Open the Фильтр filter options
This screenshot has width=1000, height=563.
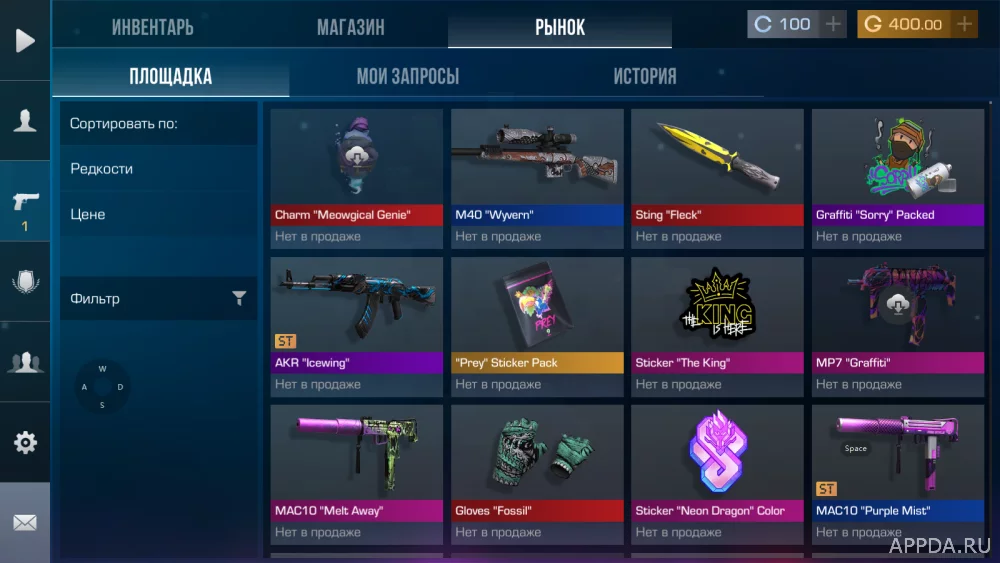pos(158,298)
